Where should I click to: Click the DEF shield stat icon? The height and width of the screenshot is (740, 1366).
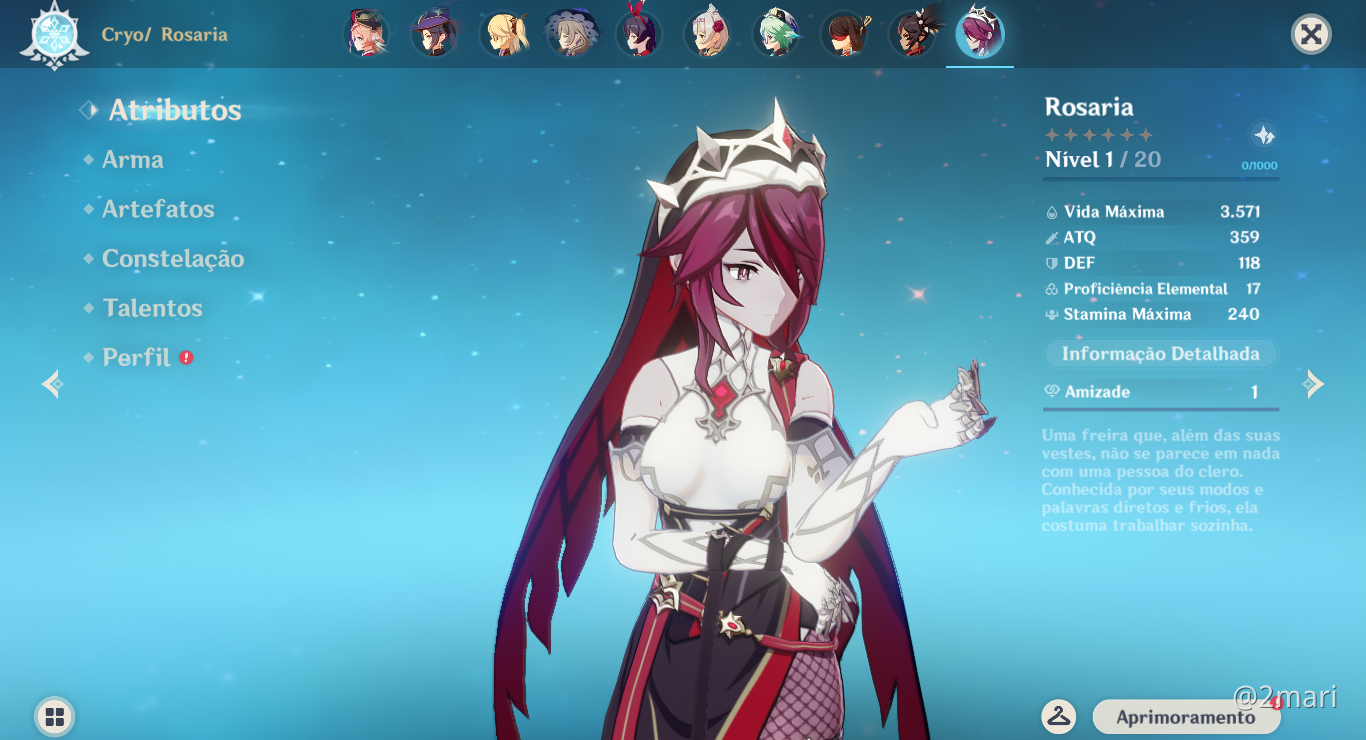tap(1050, 263)
